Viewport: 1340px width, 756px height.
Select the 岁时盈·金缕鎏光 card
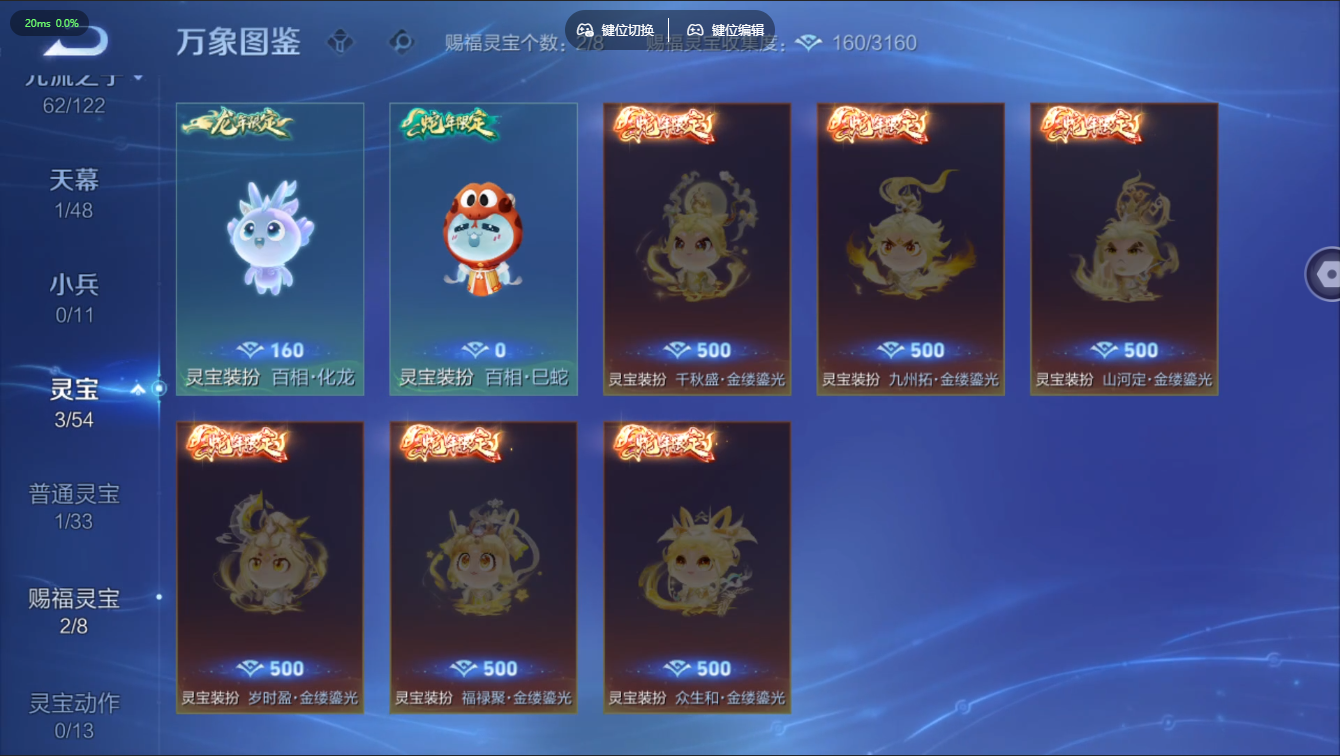(269, 568)
